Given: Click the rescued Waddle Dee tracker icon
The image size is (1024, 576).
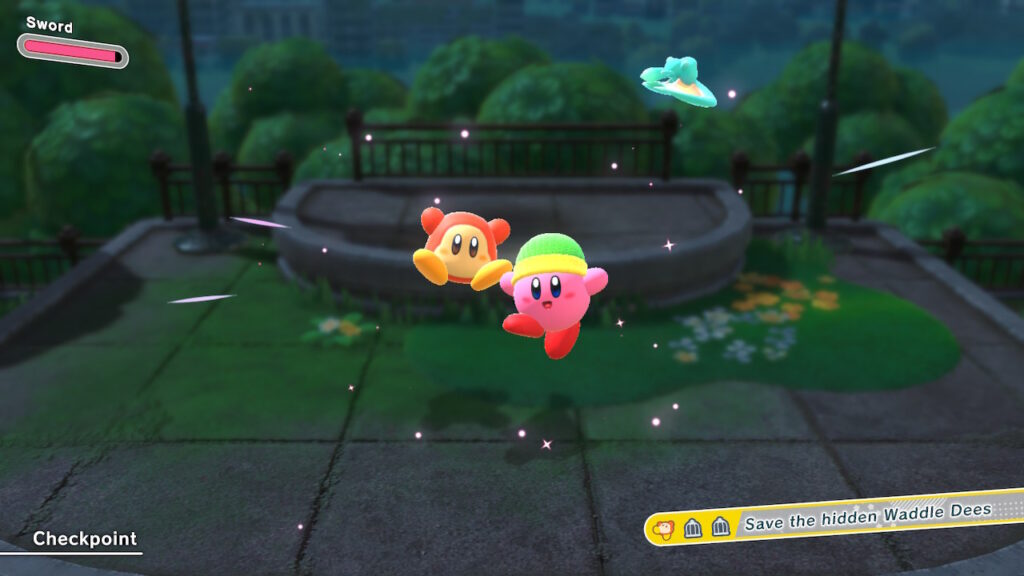Looking at the screenshot, I should click(x=663, y=527).
